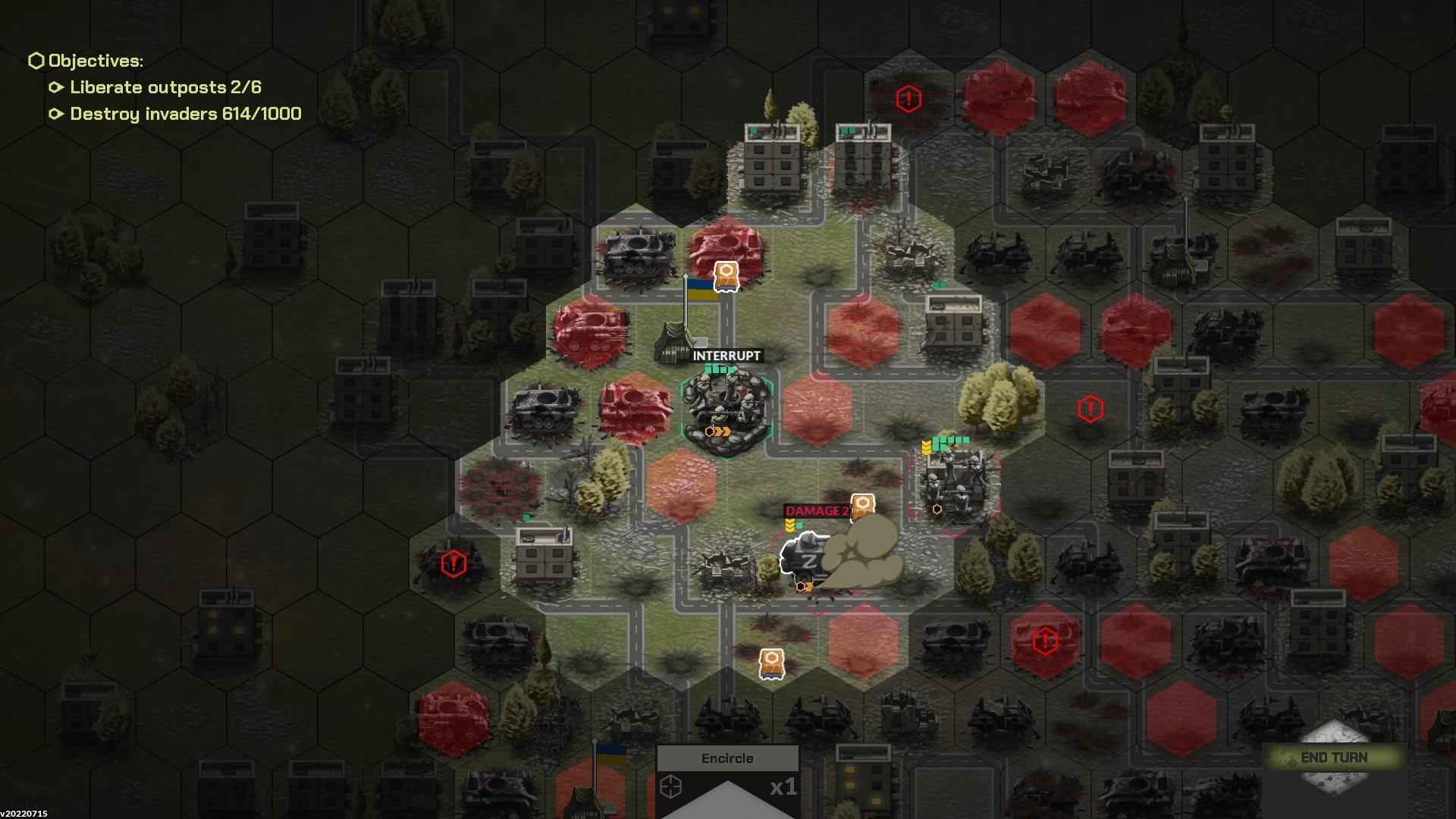Select the Encircle card
1456x819 pixels.
pos(727,781)
